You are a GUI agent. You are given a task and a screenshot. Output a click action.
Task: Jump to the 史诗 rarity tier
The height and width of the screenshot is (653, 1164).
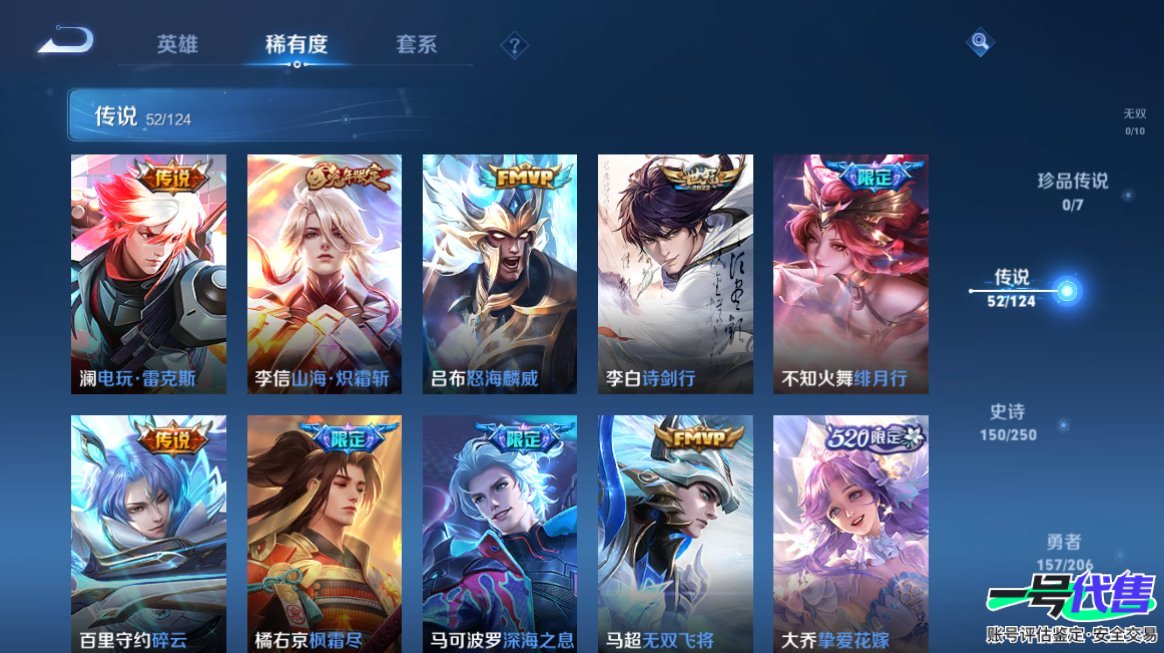tap(1008, 422)
